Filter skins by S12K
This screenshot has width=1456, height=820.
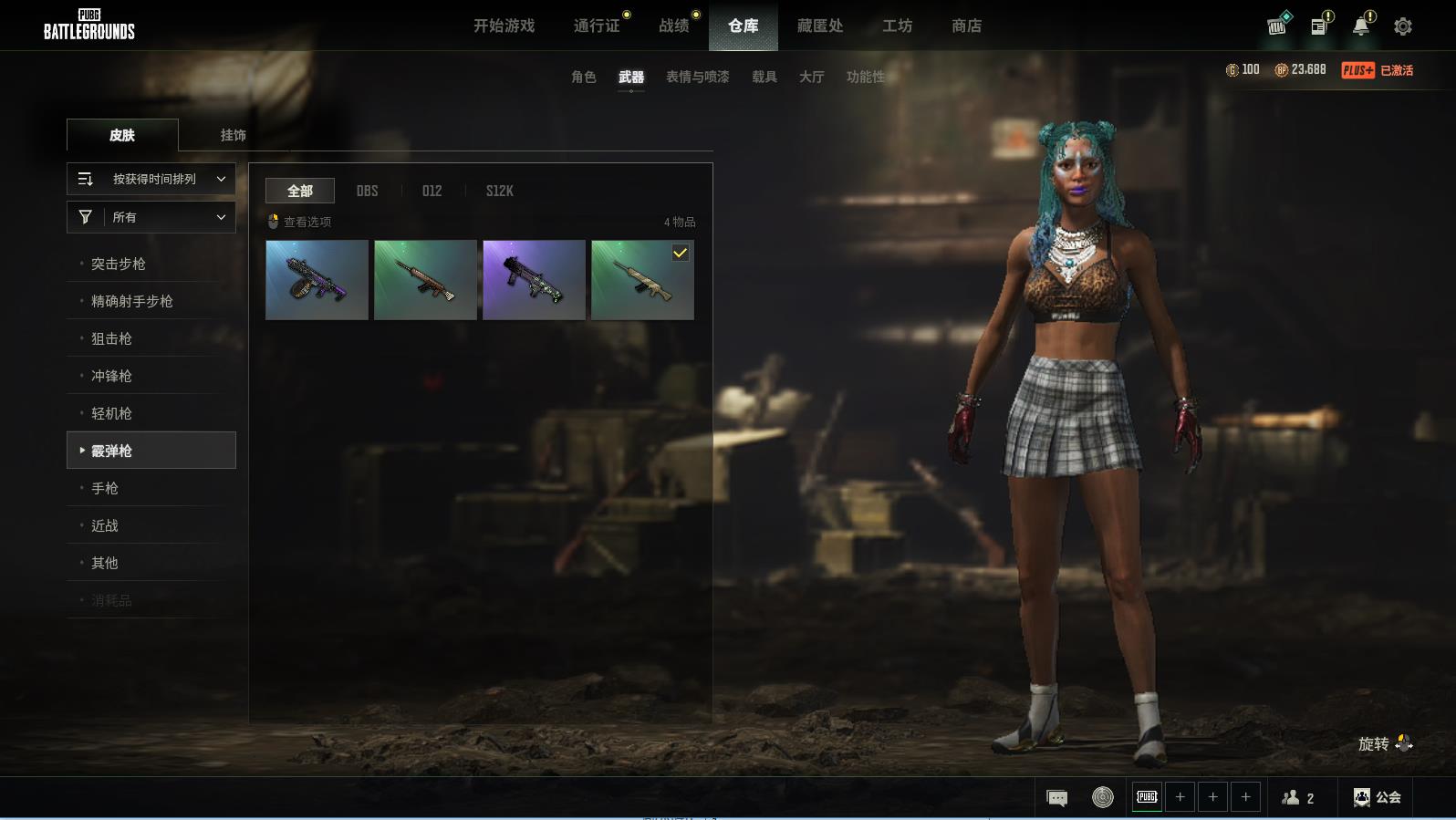coord(499,191)
